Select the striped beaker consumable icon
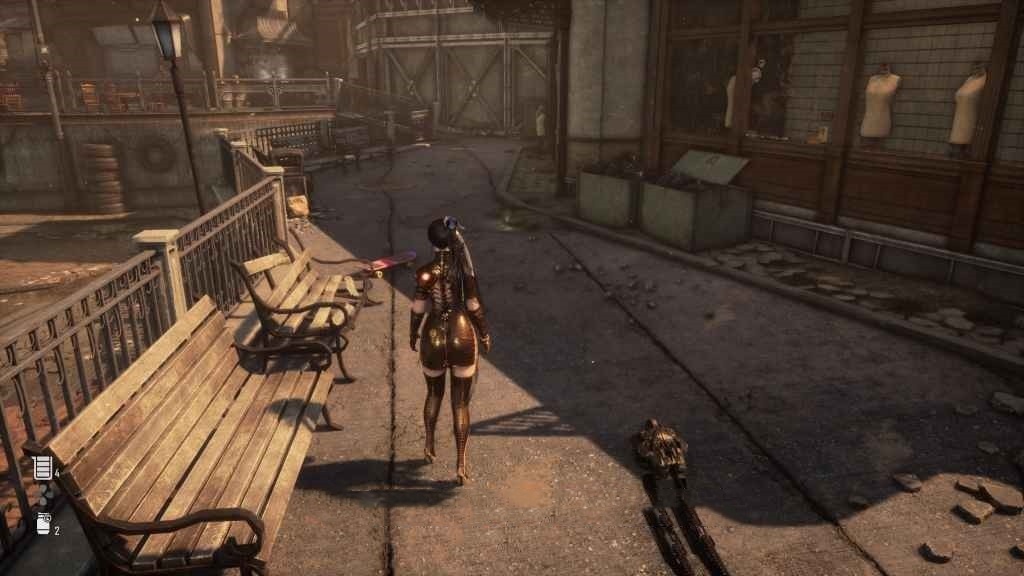Image resolution: width=1024 pixels, height=576 pixels. point(43,467)
